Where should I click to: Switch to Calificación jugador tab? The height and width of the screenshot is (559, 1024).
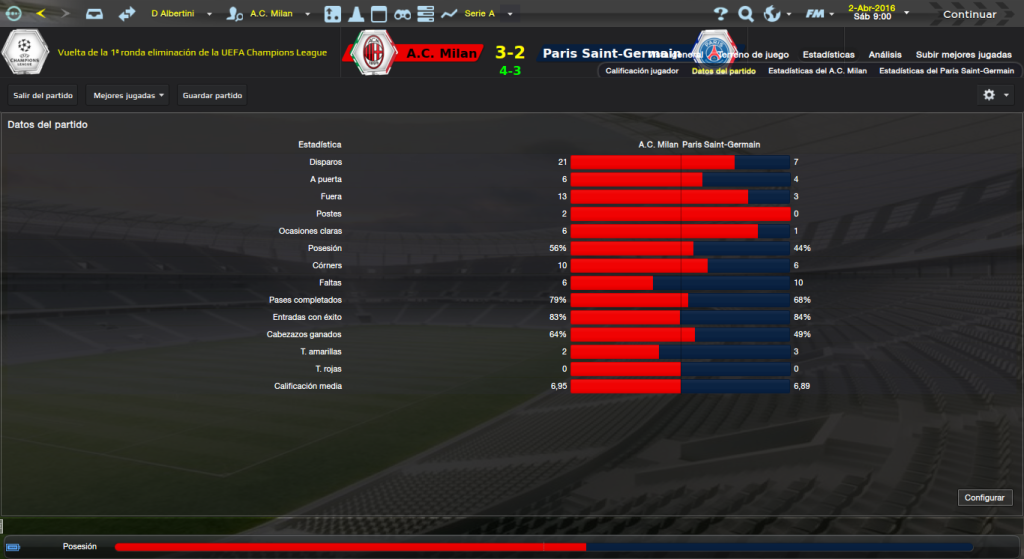tap(642, 71)
